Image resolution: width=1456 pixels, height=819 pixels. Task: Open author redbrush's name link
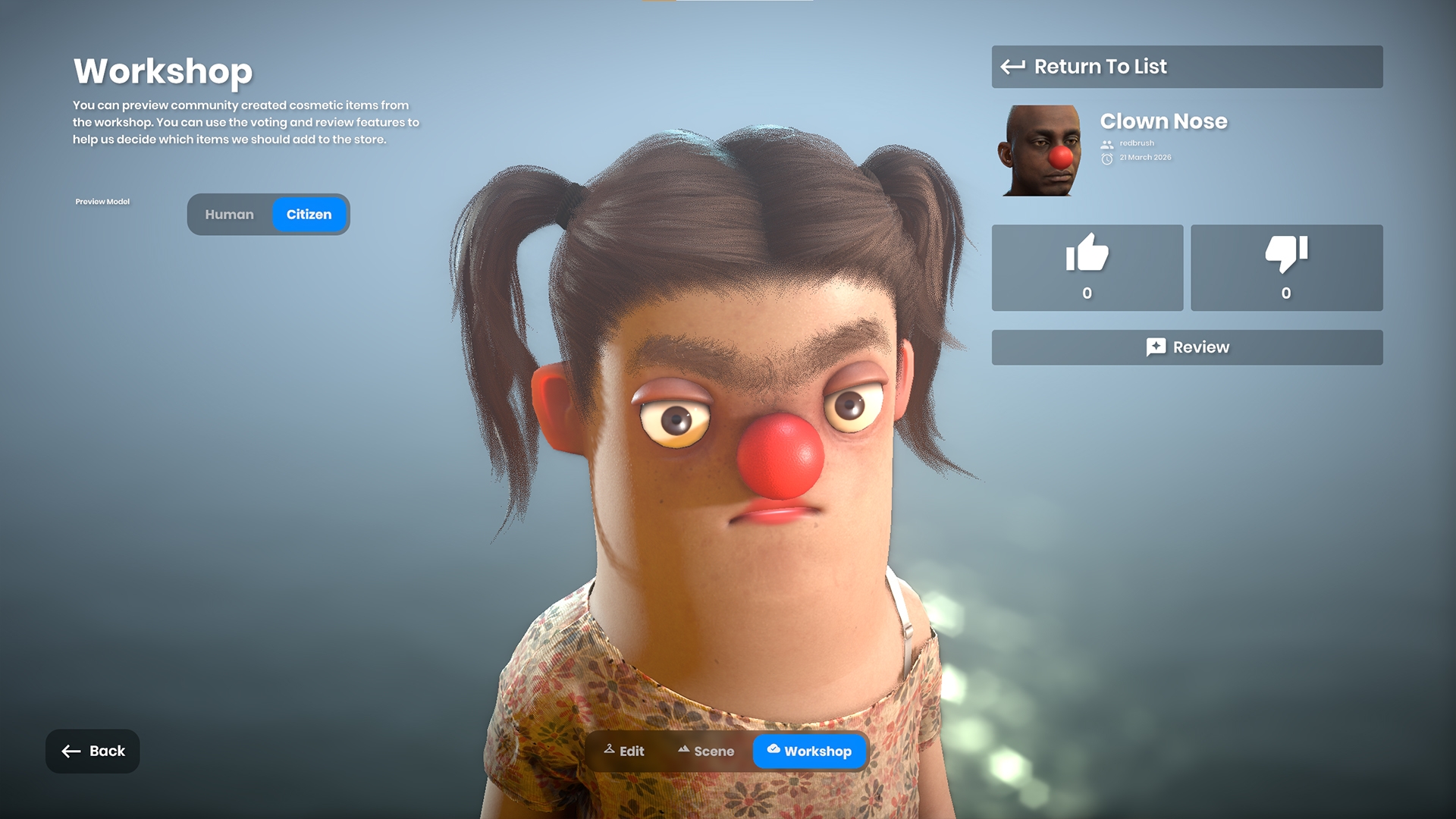pyautogui.click(x=1136, y=143)
